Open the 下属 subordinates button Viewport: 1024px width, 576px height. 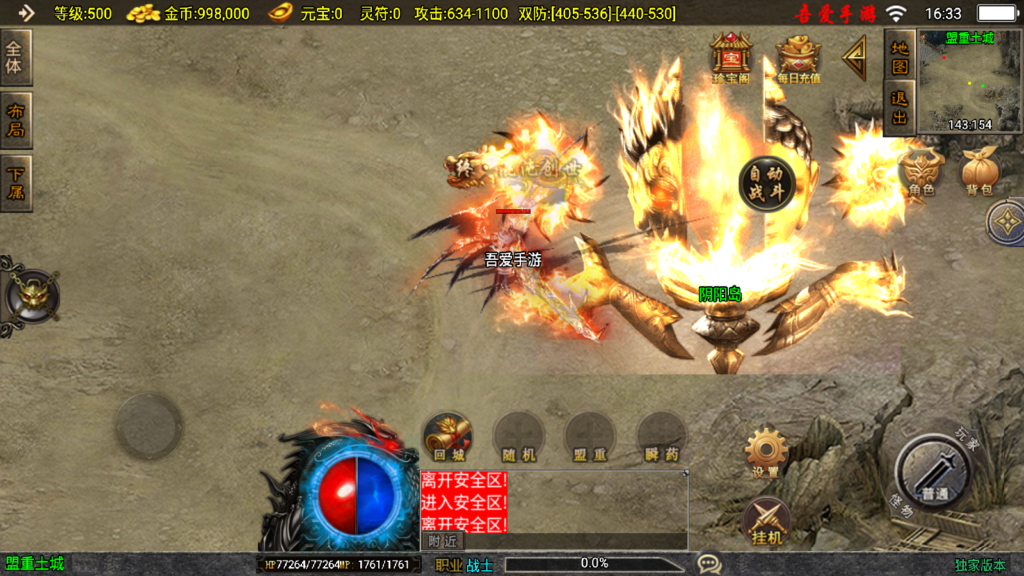tap(17, 183)
